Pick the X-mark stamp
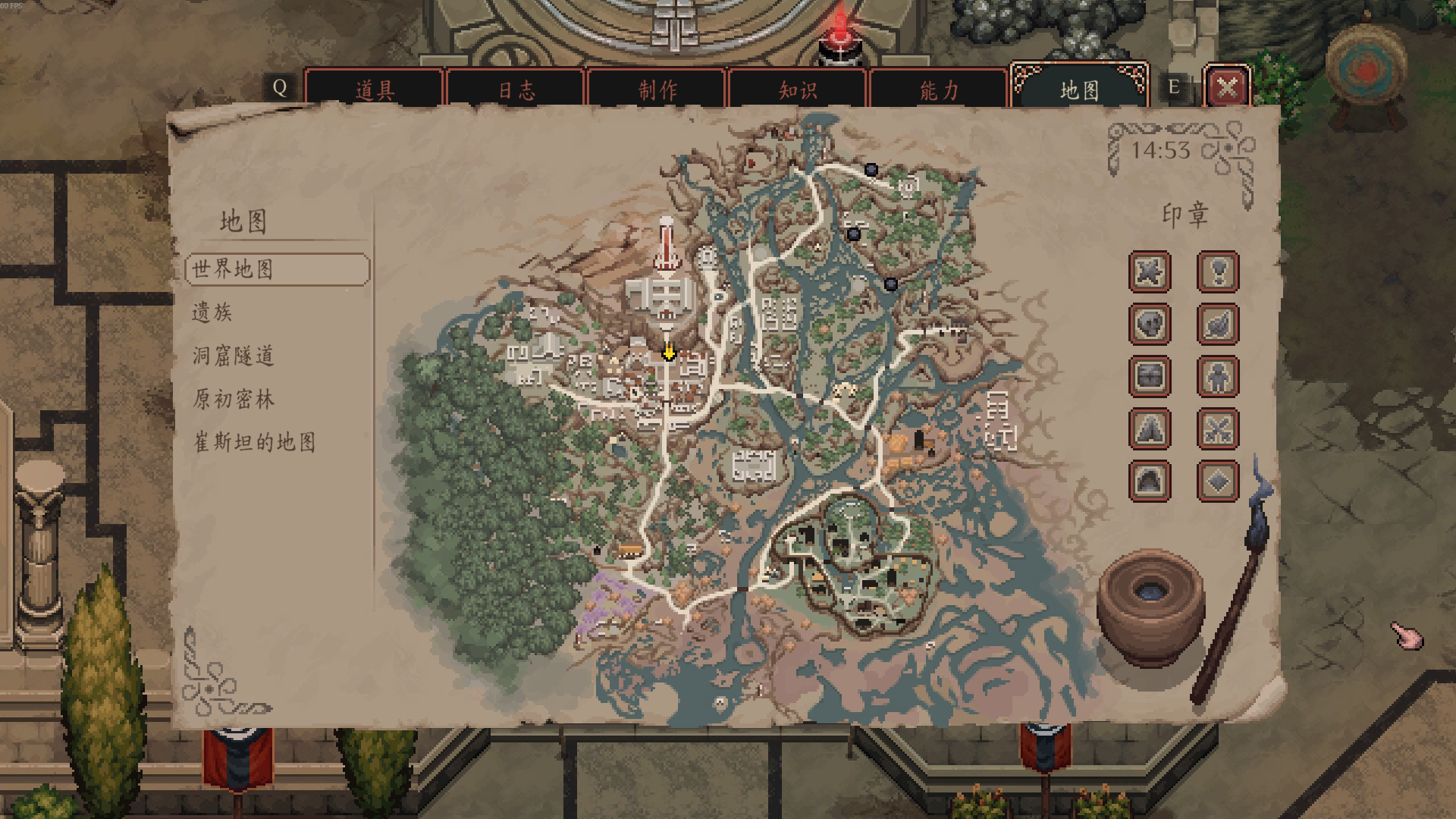Viewport: 1456px width, 819px height. [x=1150, y=271]
